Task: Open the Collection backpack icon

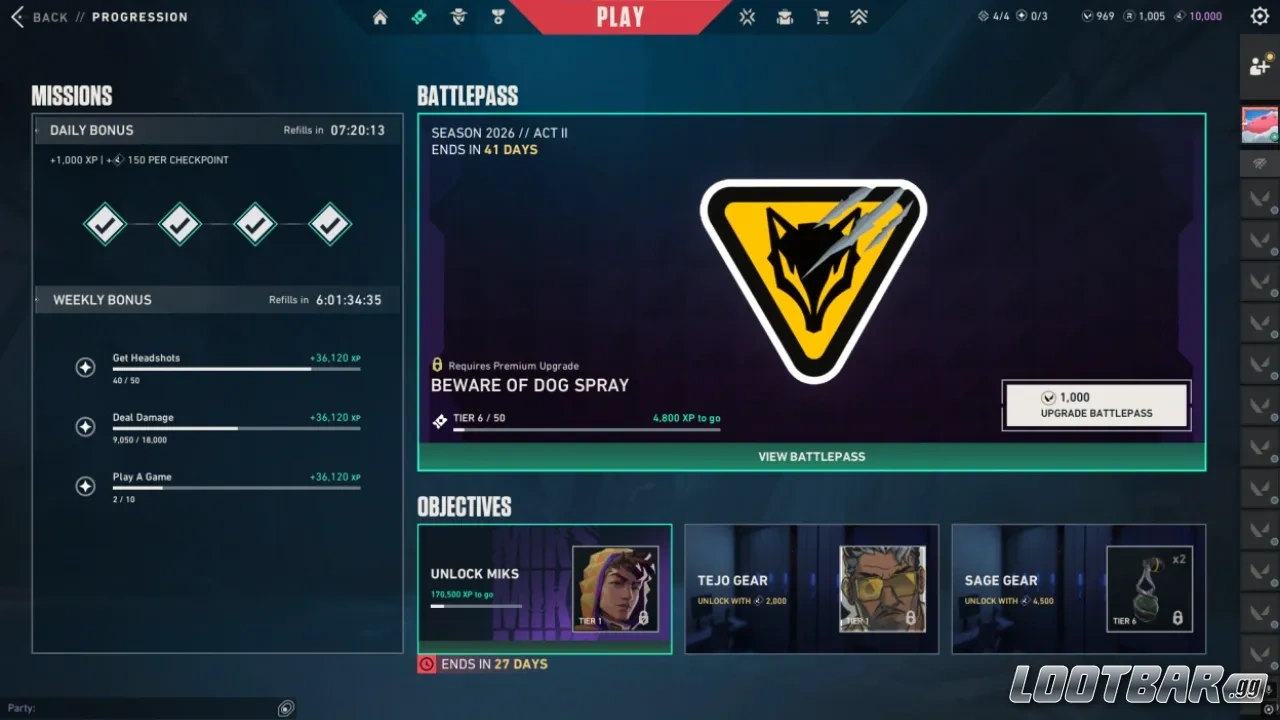Action: pos(785,16)
